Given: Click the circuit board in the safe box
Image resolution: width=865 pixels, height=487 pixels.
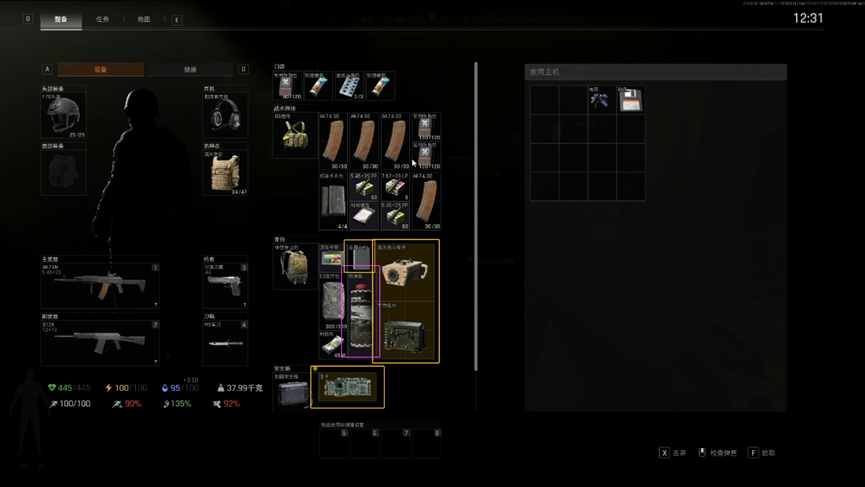Looking at the screenshot, I should pos(347,388).
